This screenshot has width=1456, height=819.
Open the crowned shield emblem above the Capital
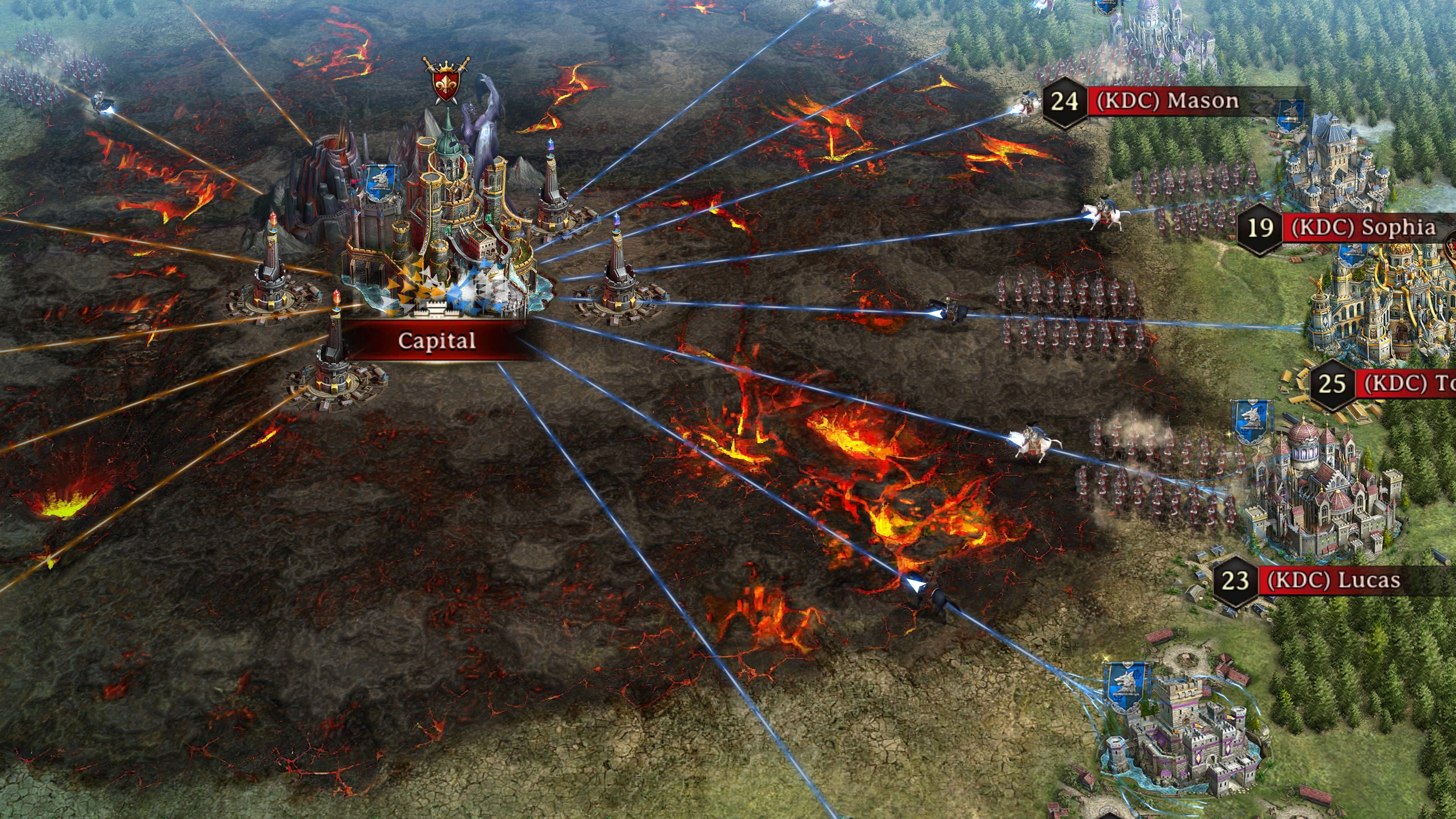(x=446, y=82)
